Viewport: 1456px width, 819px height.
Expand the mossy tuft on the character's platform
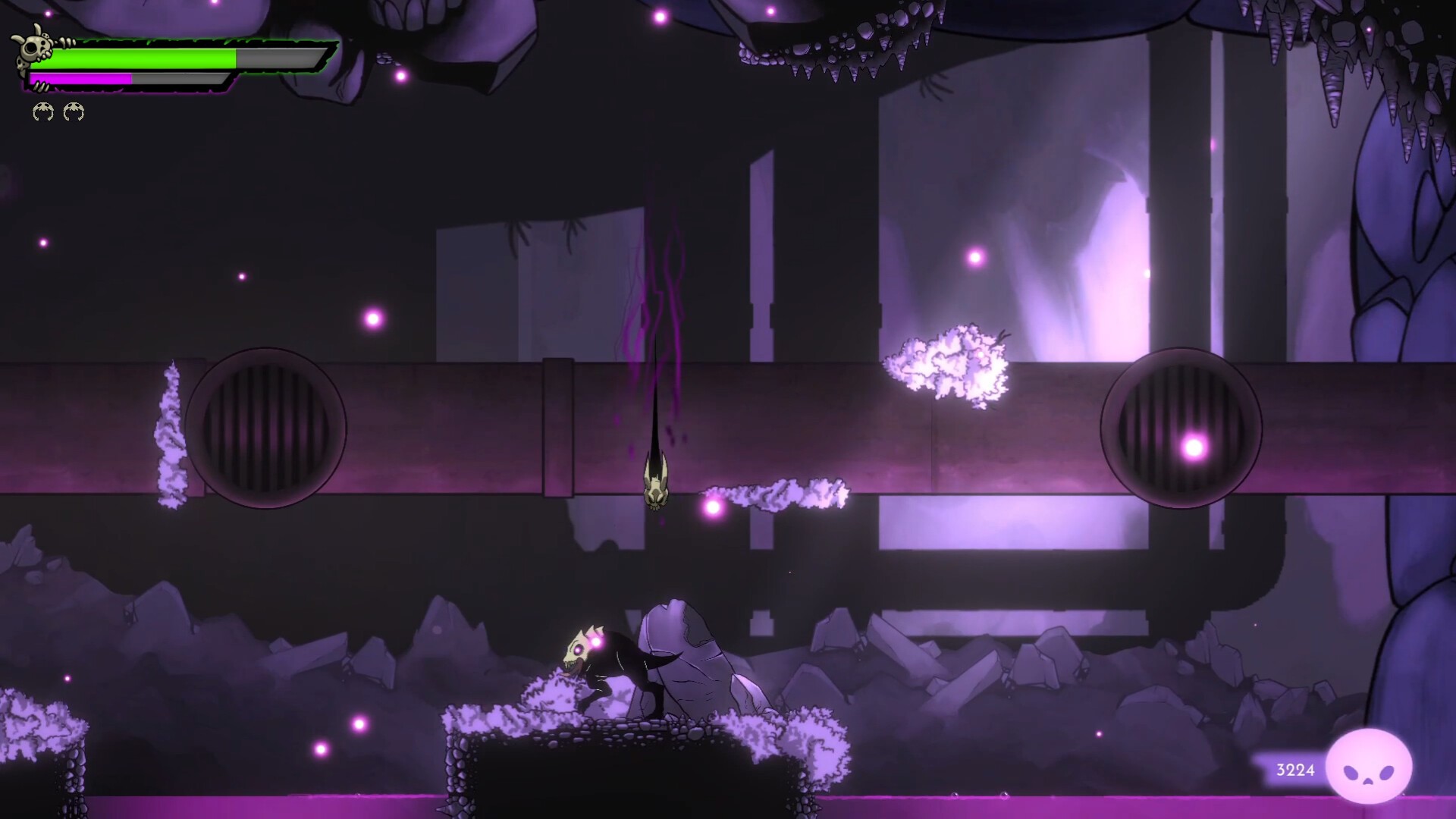[548, 694]
